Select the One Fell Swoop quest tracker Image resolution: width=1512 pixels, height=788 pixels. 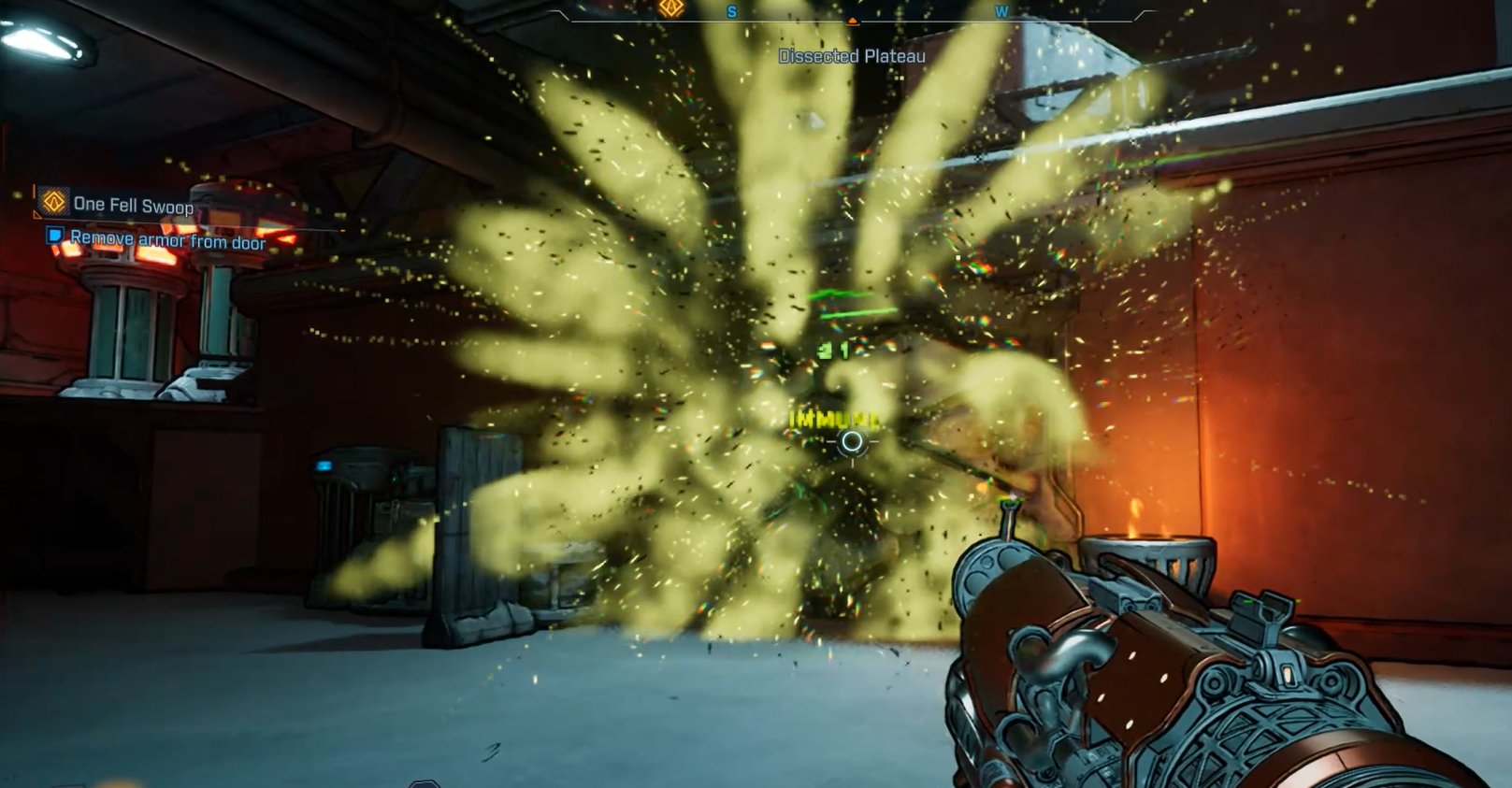(132, 205)
